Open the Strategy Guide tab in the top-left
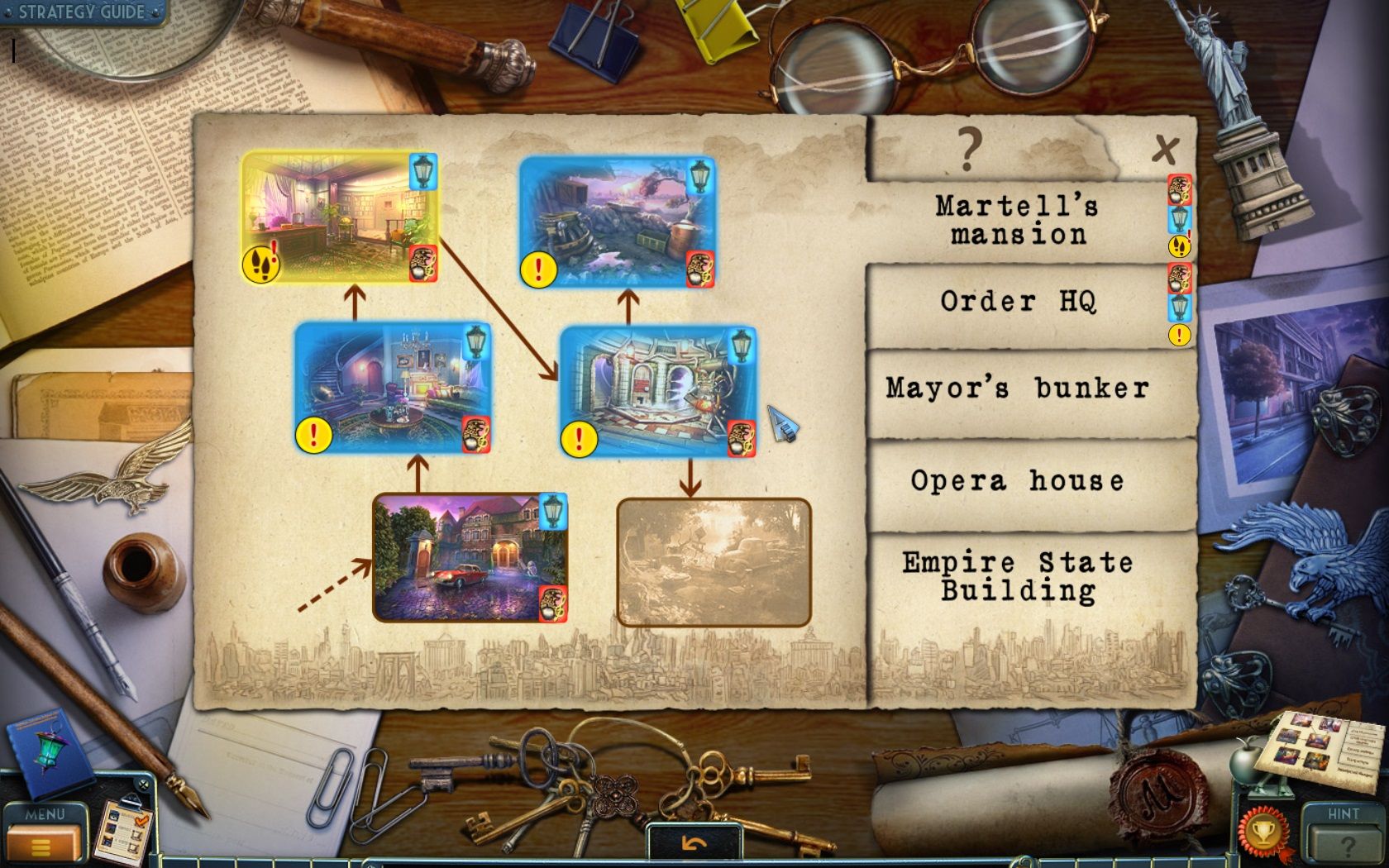Screen dimensions: 1389x868 tap(79, 12)
